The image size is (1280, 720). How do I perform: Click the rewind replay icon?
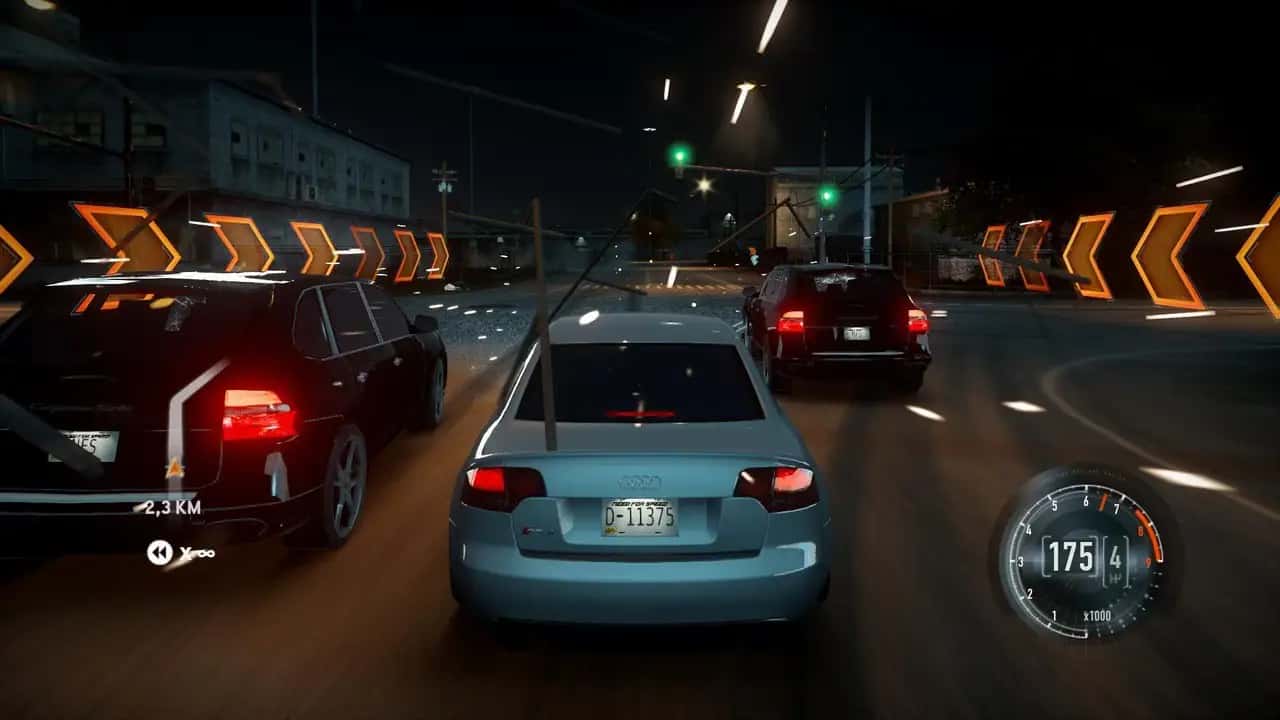pyautogui.click(x=159, y=552)
